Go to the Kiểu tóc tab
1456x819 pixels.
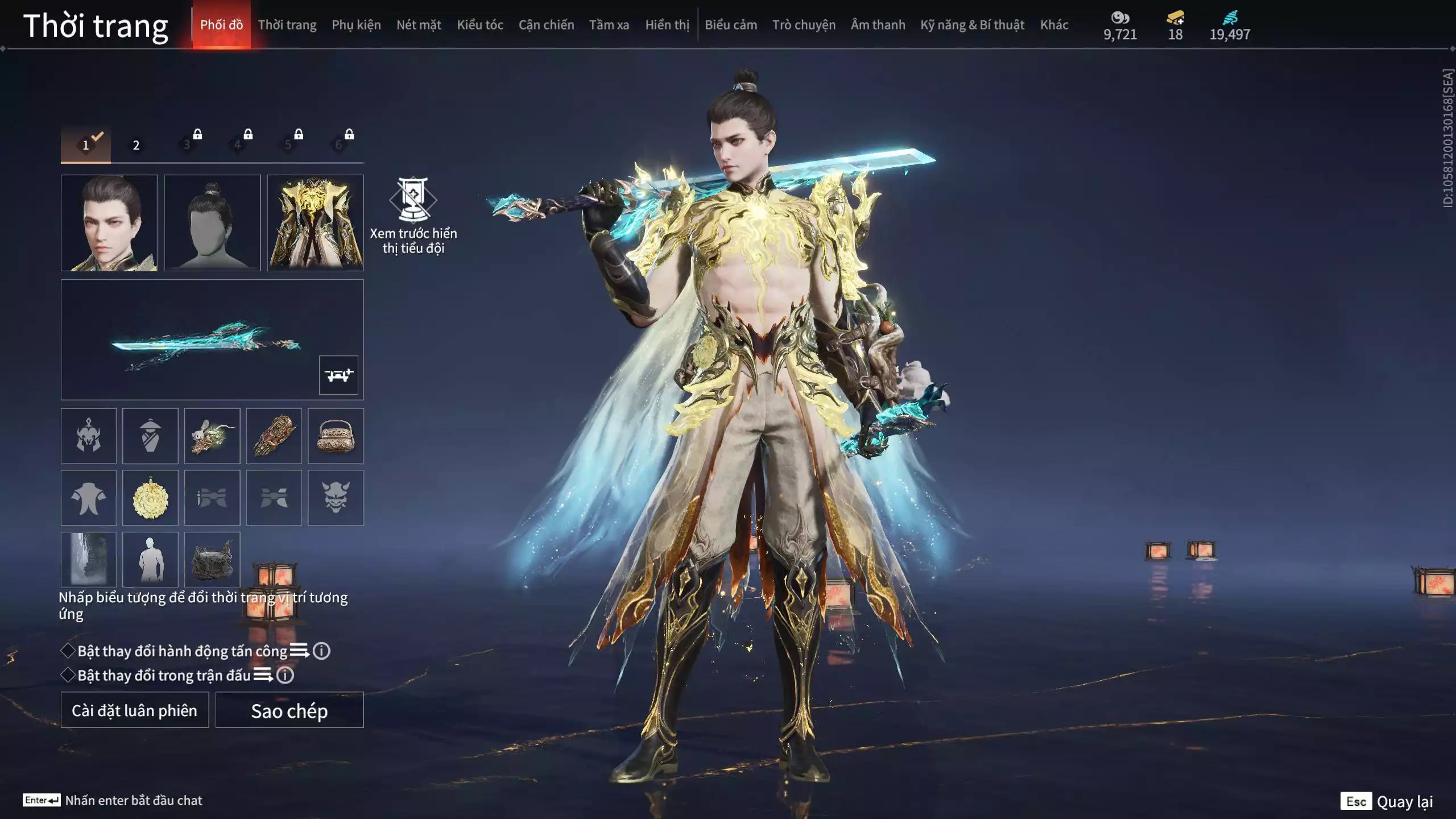(480, 25)
